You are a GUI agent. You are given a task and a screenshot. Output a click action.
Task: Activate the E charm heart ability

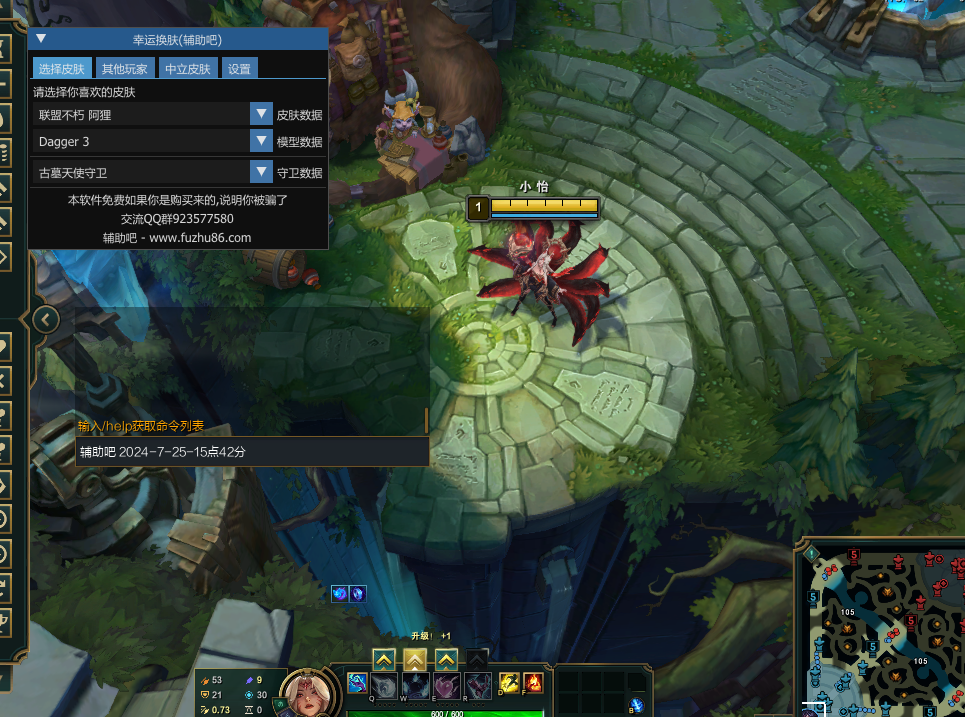[446, 686]
